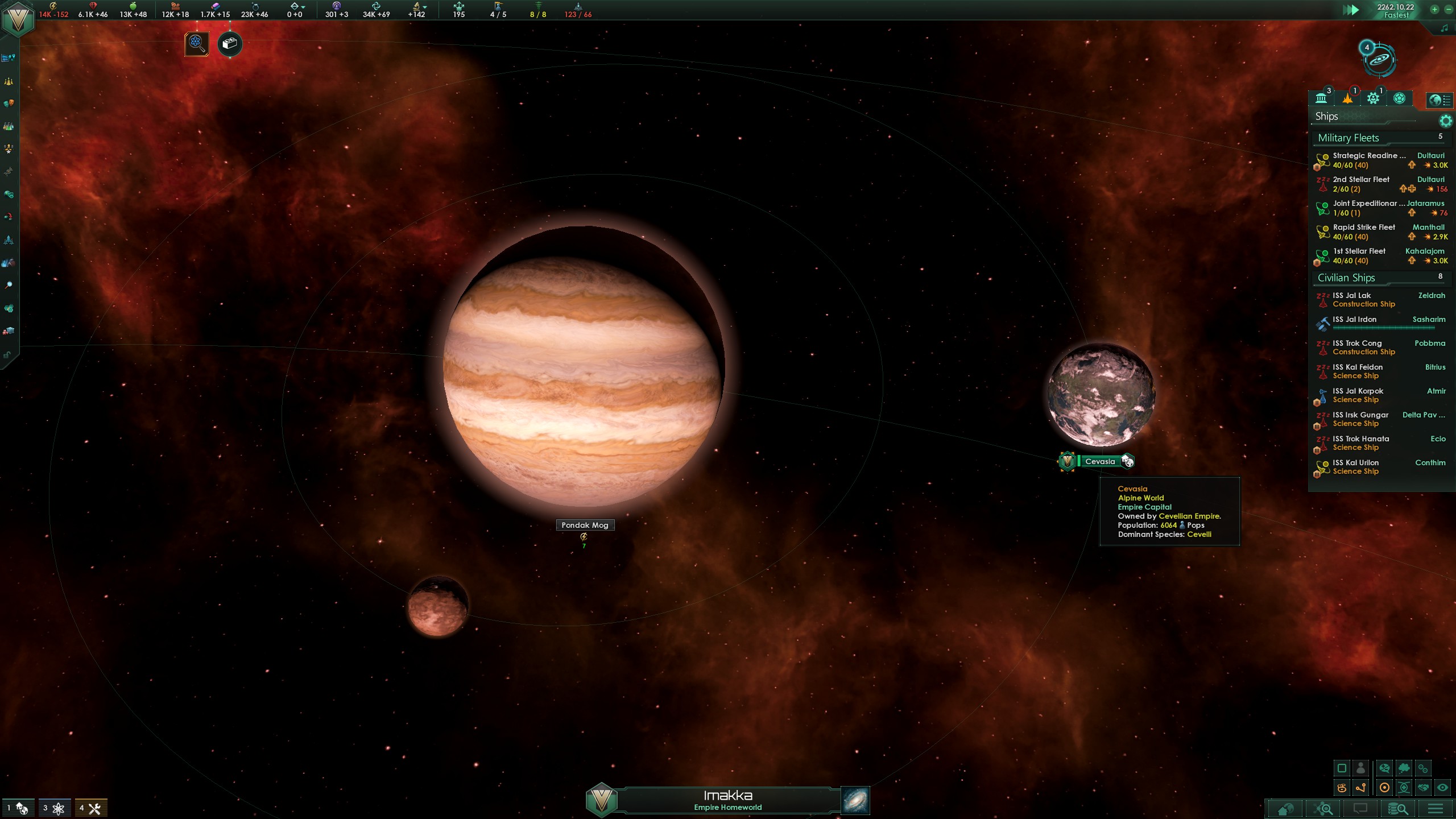Switch to the orange ship fleets tab
This screenshot has width=1456, height=819.
1347,98
